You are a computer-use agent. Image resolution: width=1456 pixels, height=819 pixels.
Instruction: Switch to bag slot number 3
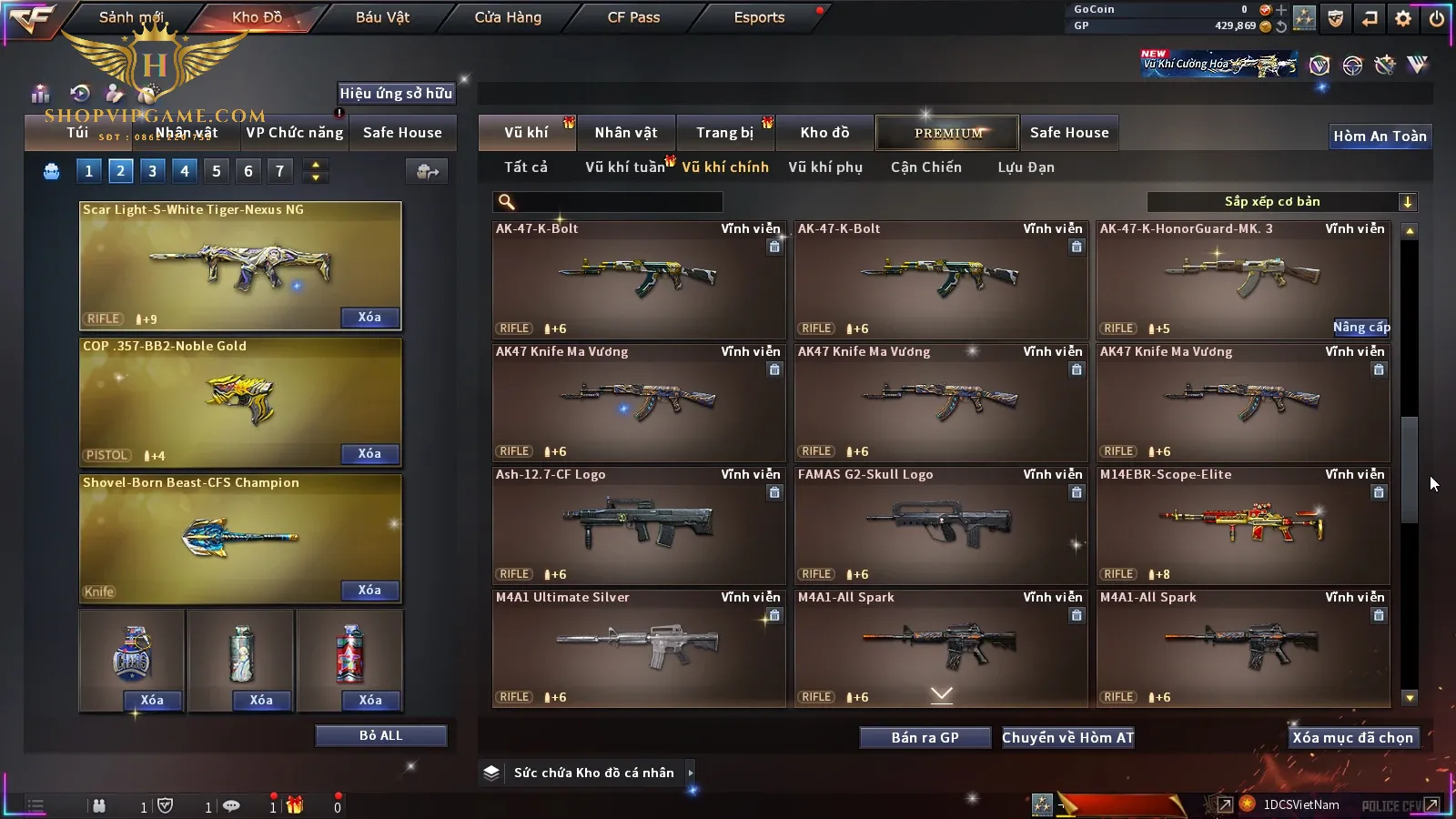tap(152, 171)
